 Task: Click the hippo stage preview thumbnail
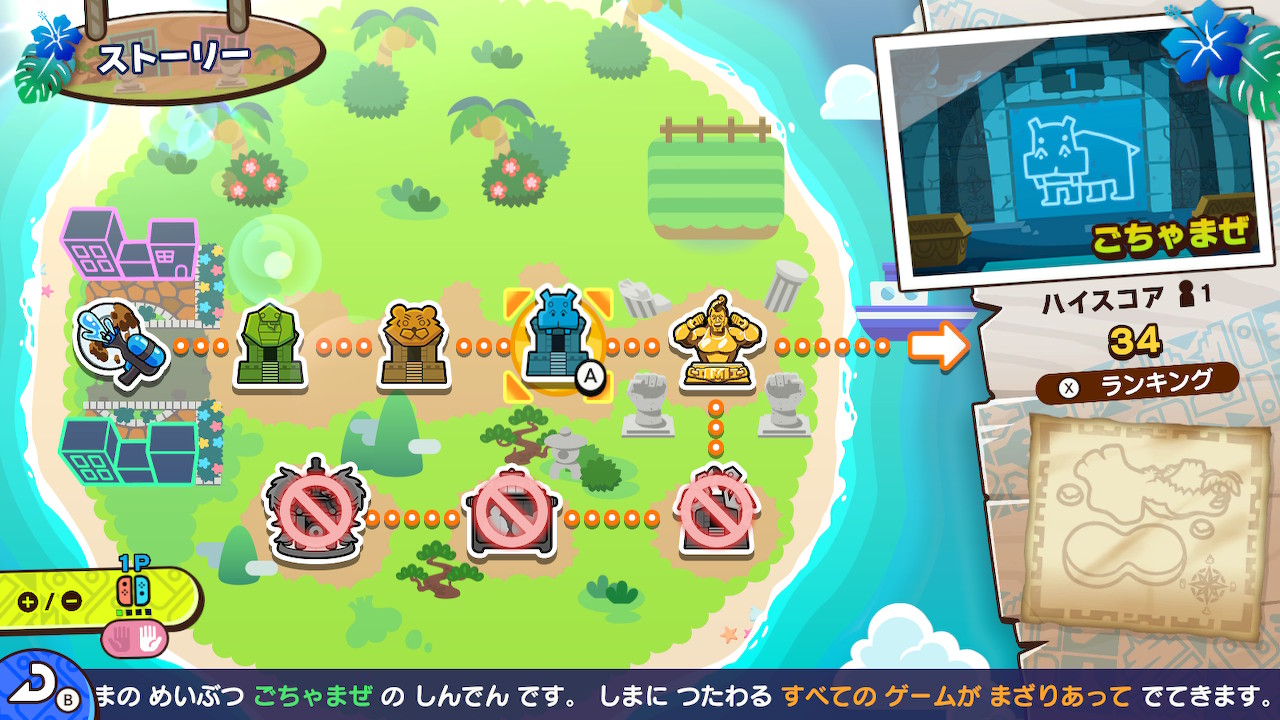pos(1068,147)
